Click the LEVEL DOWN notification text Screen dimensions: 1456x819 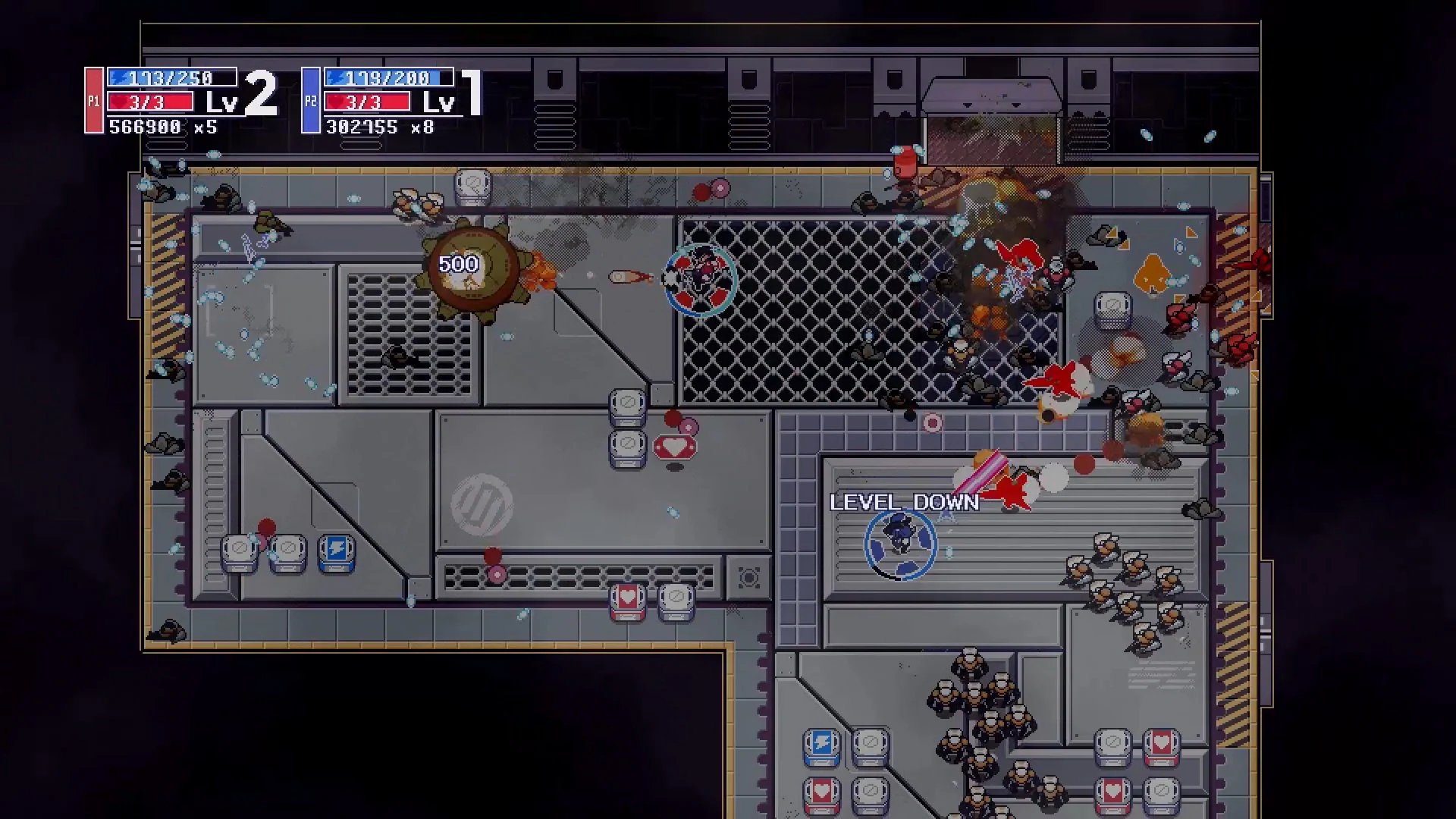[903, 502]
